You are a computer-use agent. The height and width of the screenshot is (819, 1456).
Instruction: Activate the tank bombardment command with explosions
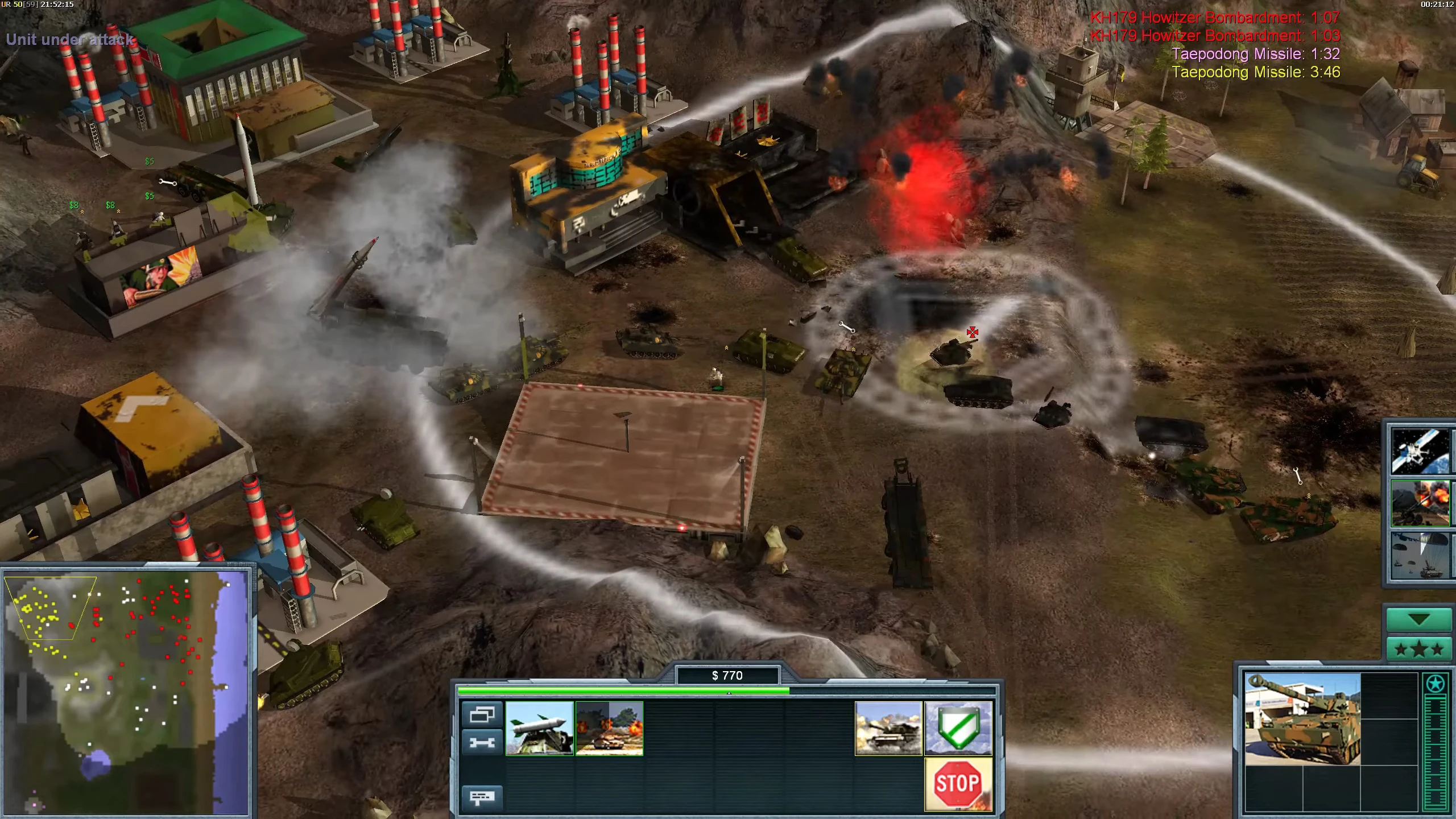tap(609, 728)
